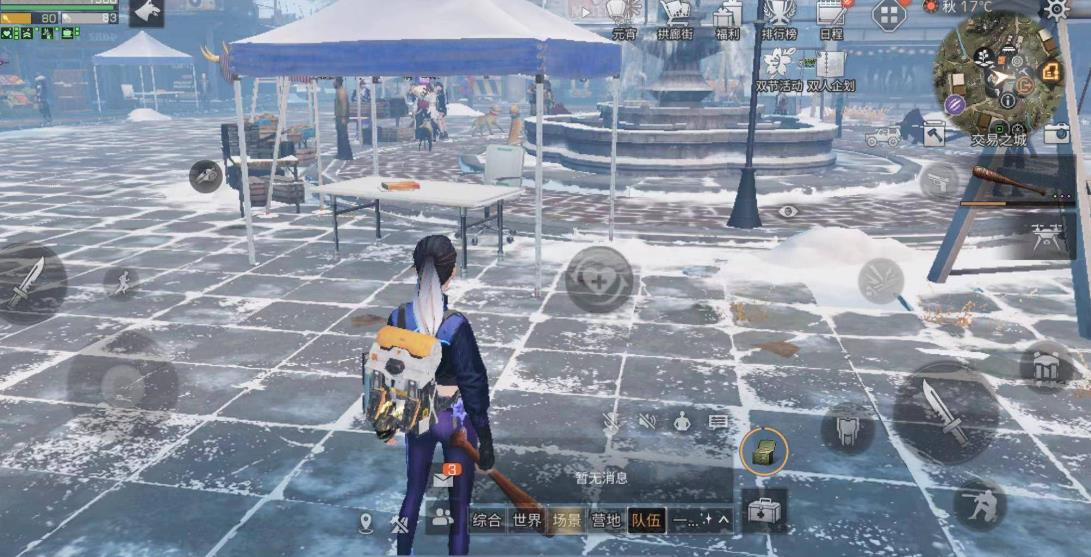Open the 双人企划 notebook icon
1091x557 pixels.
coord(829,69)
